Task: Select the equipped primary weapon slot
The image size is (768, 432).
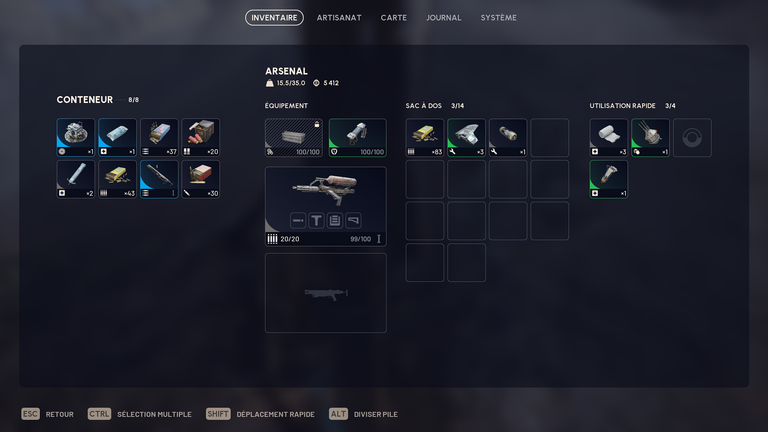Action: click(x=325, y=206)
